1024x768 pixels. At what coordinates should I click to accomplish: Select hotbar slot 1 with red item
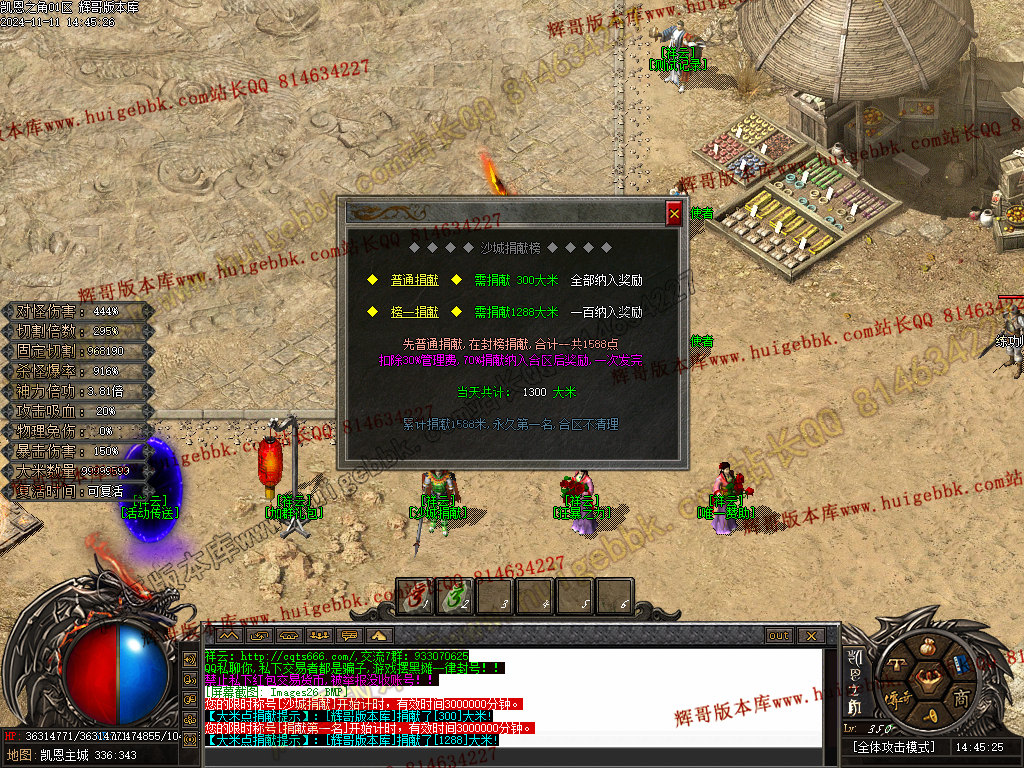point(416,597)
